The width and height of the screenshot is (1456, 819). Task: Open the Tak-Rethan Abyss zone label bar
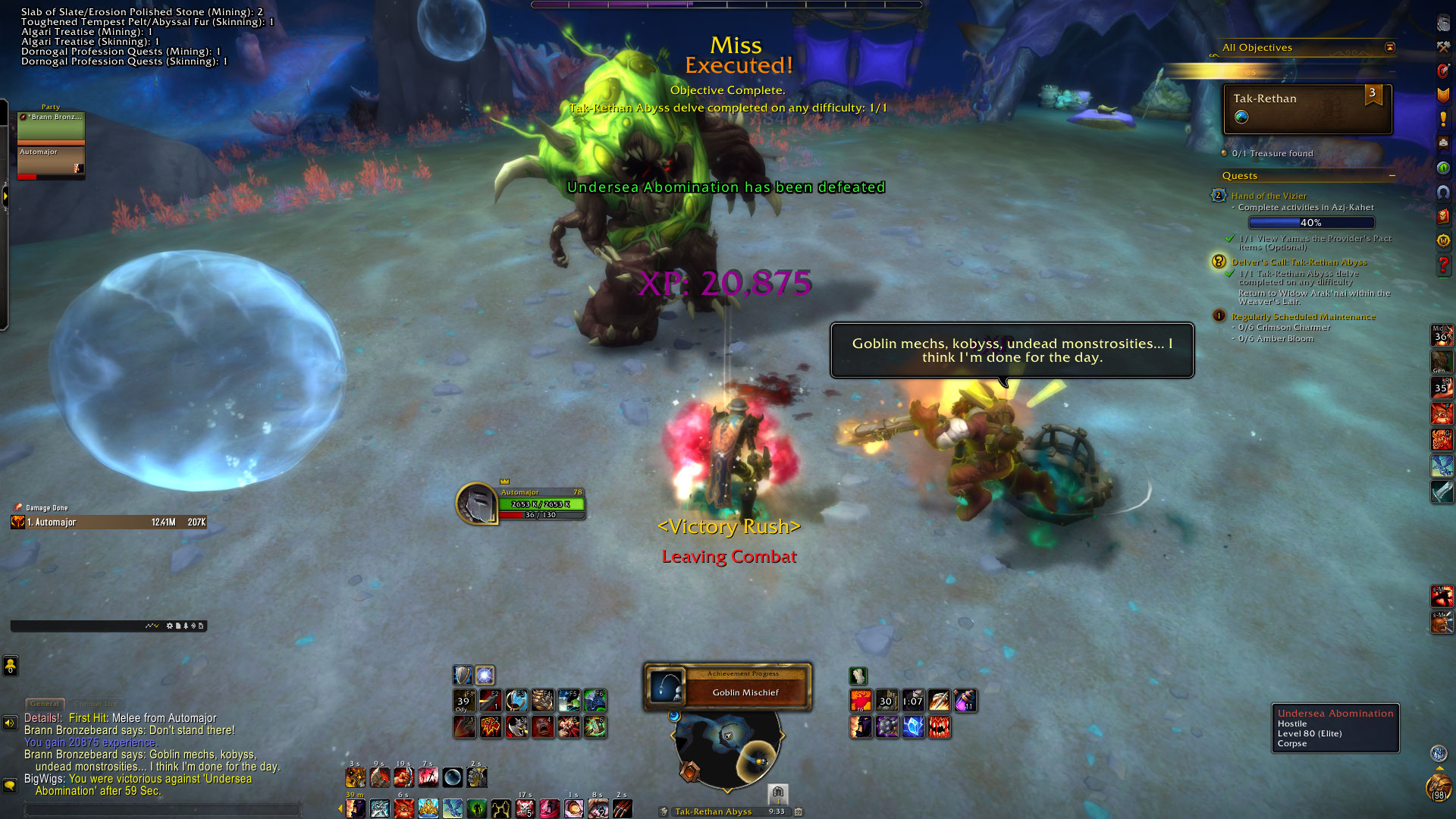pyautogui.click(x=713, y=811)
